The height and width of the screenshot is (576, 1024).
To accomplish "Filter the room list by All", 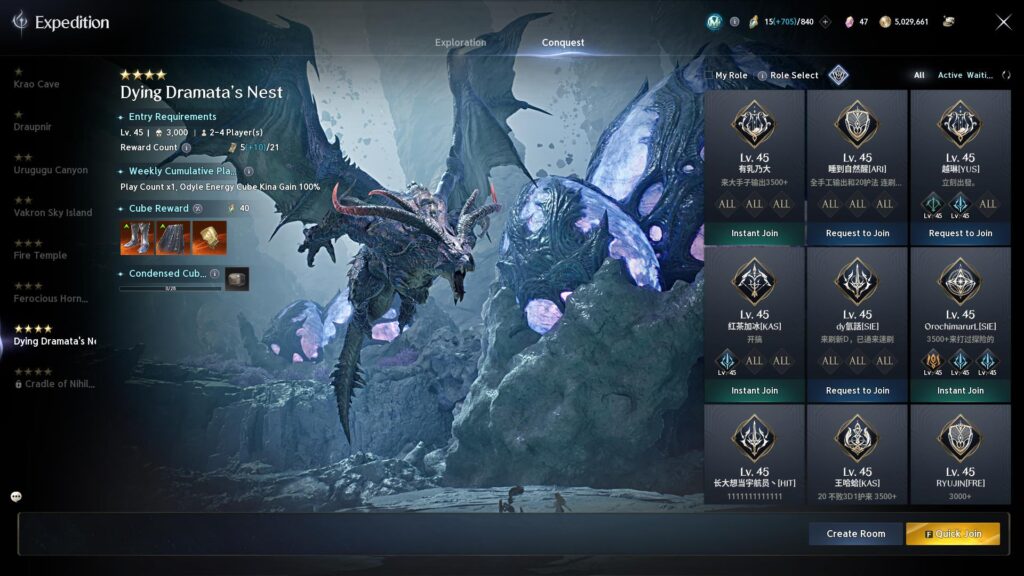I will [919, 75].
